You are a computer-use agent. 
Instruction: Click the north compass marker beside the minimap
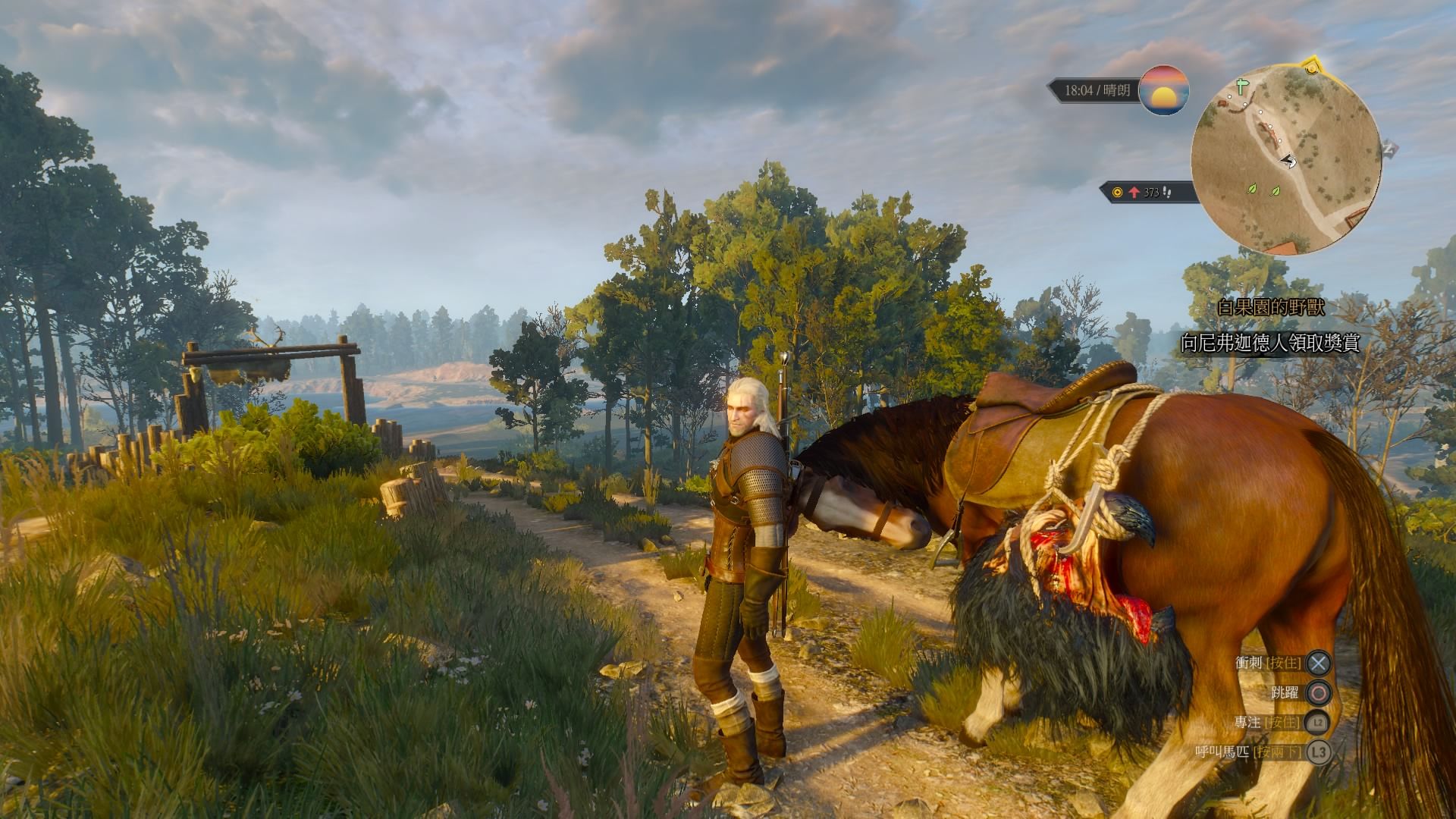point(1389,148)
